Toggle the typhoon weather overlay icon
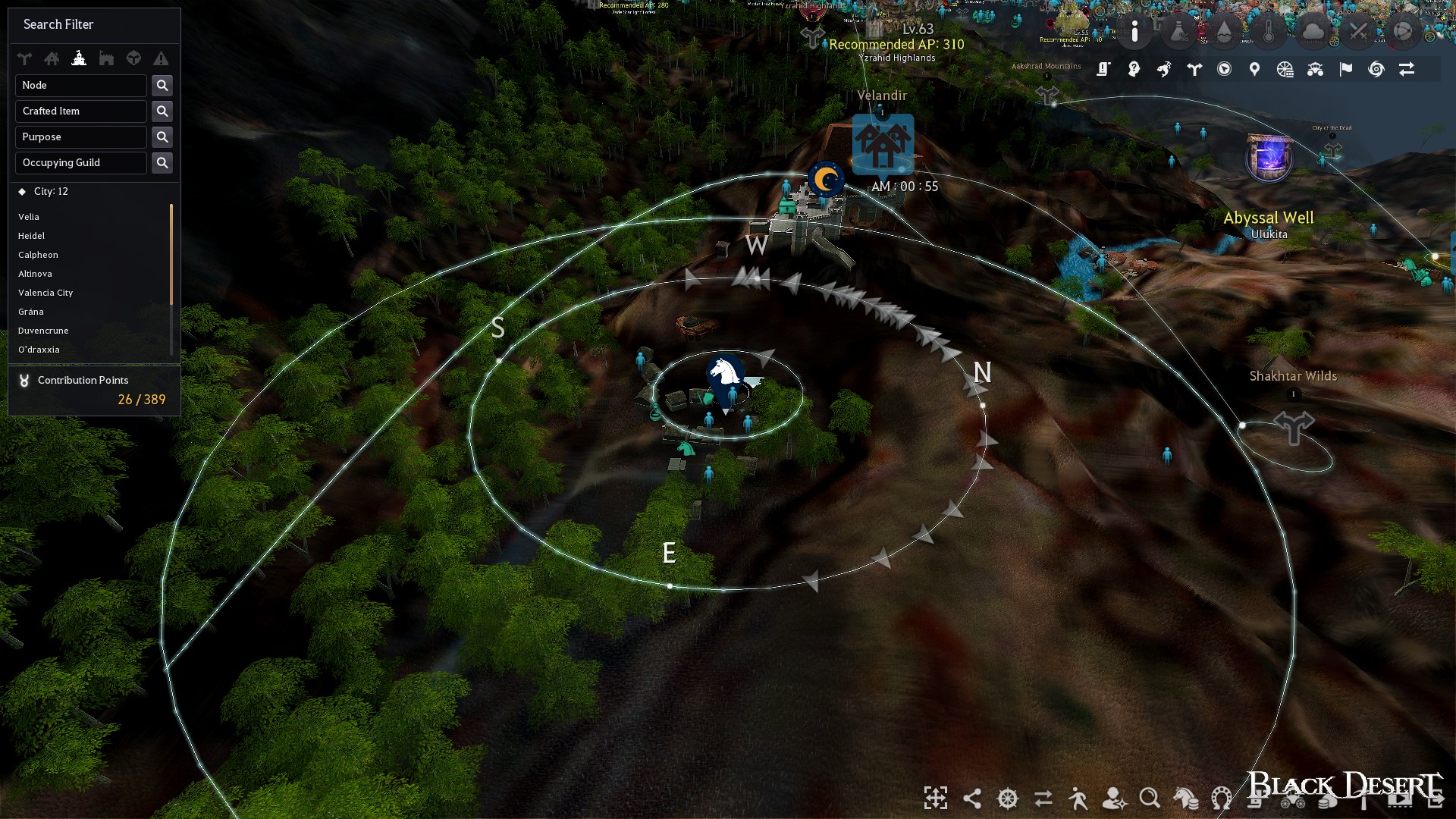The image size is (1456, 819). (1376, 69)
